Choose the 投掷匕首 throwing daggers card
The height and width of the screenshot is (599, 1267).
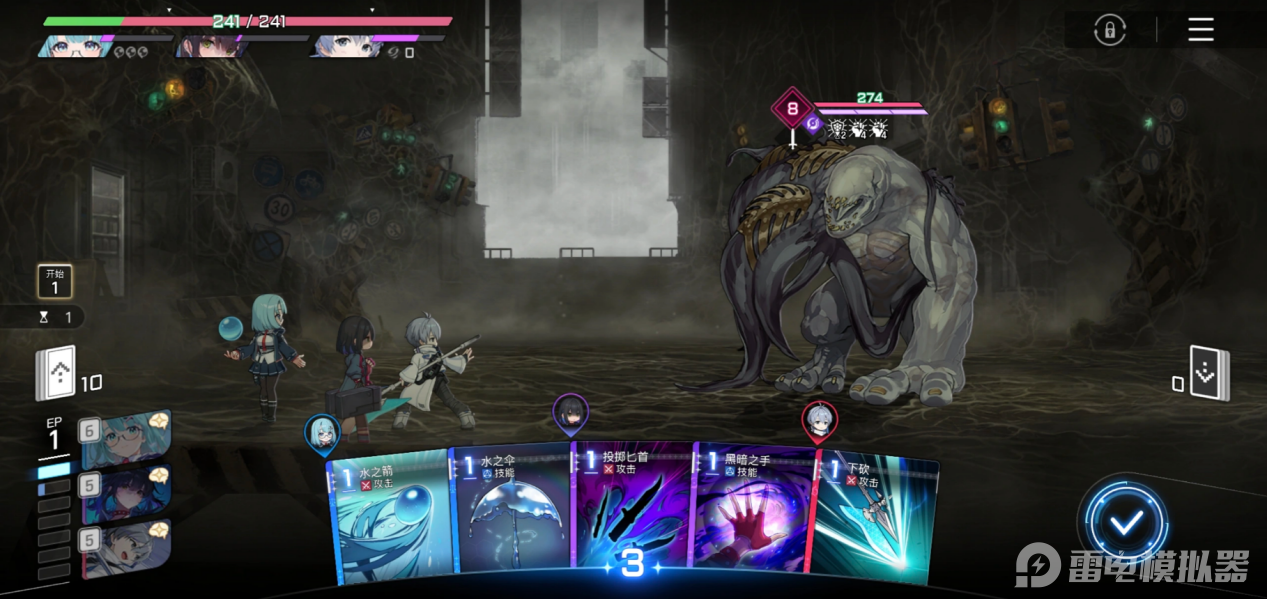pos(632,510)
